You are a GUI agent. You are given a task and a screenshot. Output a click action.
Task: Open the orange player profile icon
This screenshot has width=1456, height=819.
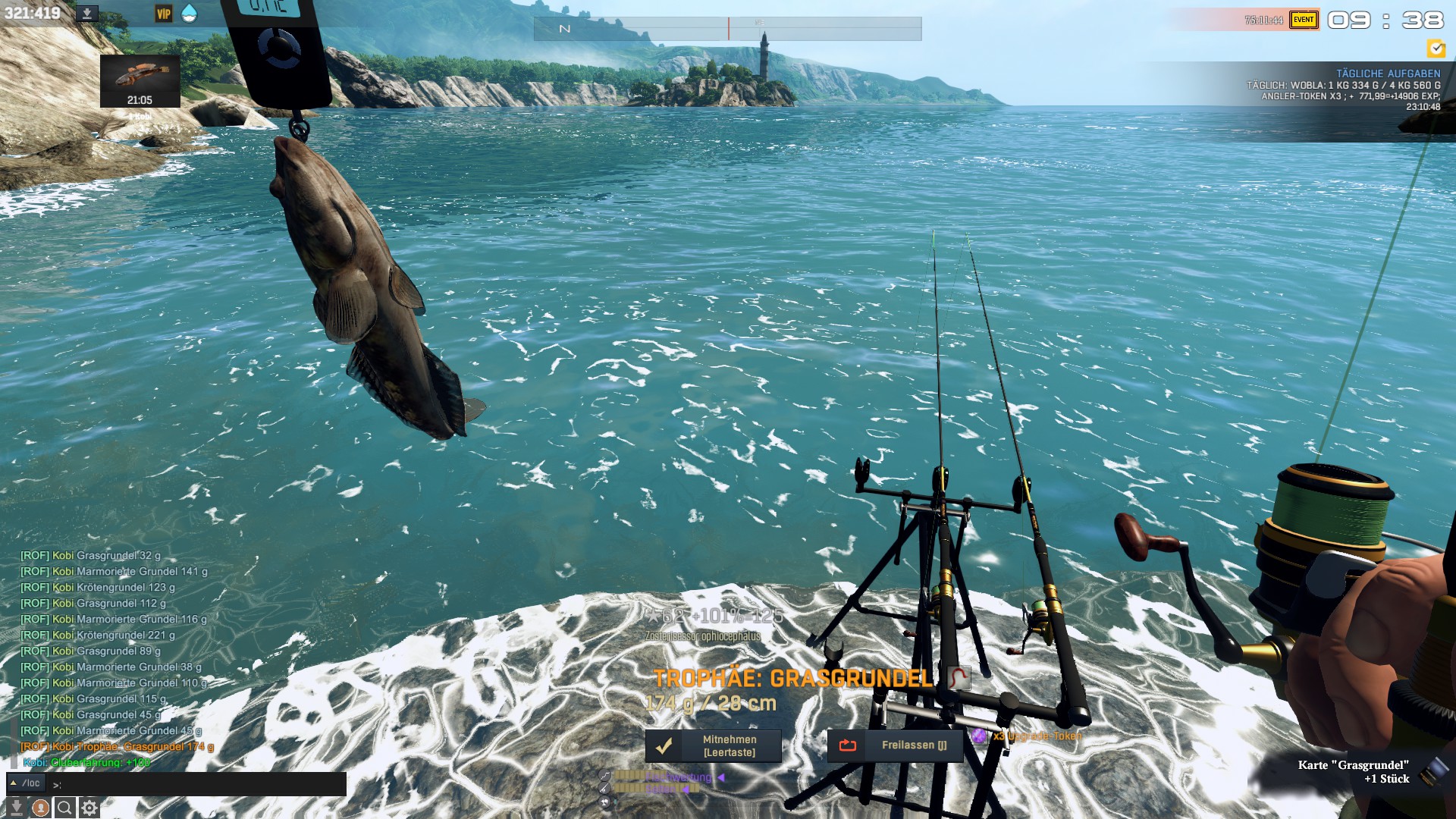tap(41, 808)
